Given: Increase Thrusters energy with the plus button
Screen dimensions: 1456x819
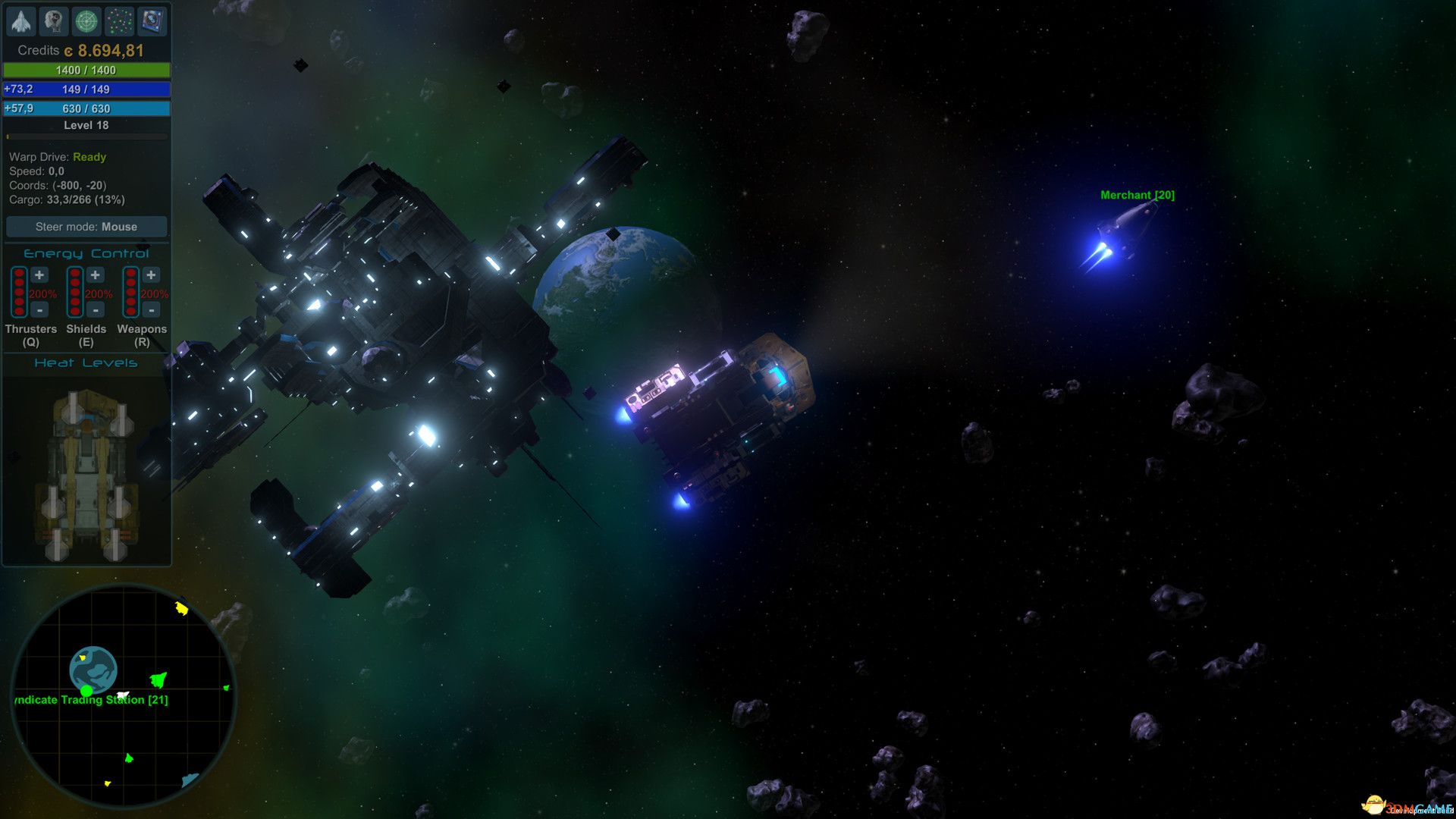Looking at the screenshot, I should click(39, 276).
